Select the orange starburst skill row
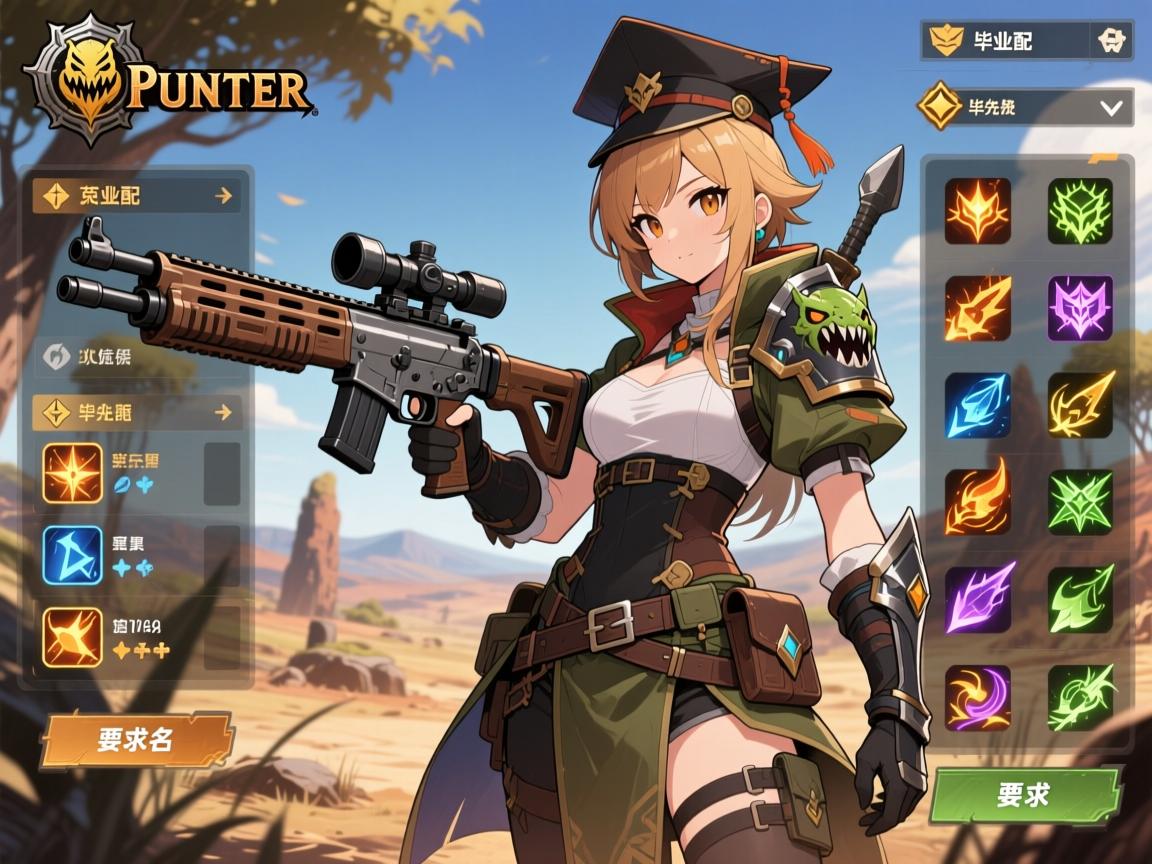The height and width of the screenshot is (864, 1152). tap(140, 473)
